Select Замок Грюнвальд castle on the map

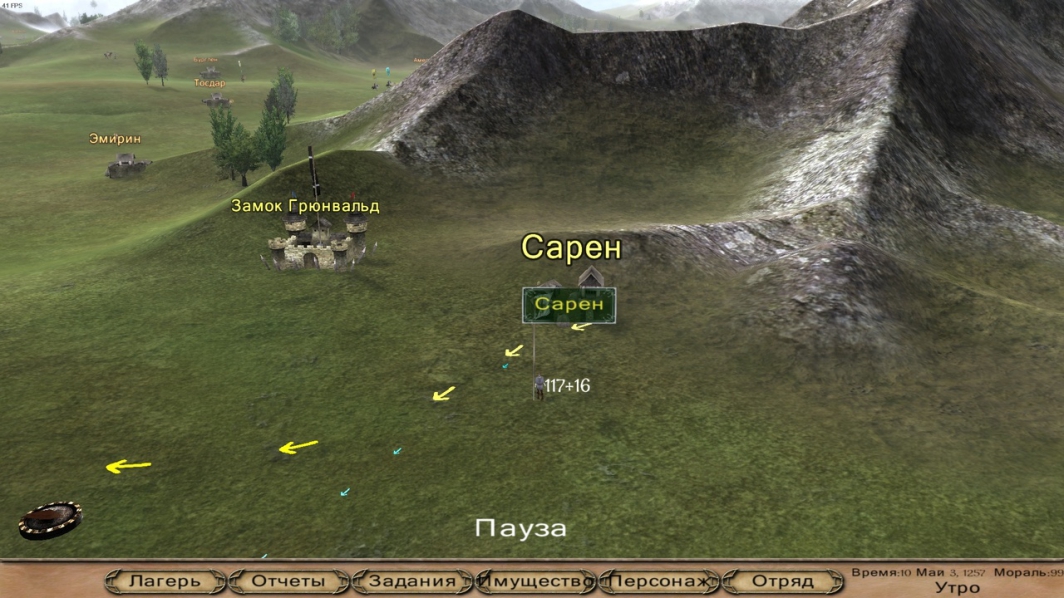point(314,244)
